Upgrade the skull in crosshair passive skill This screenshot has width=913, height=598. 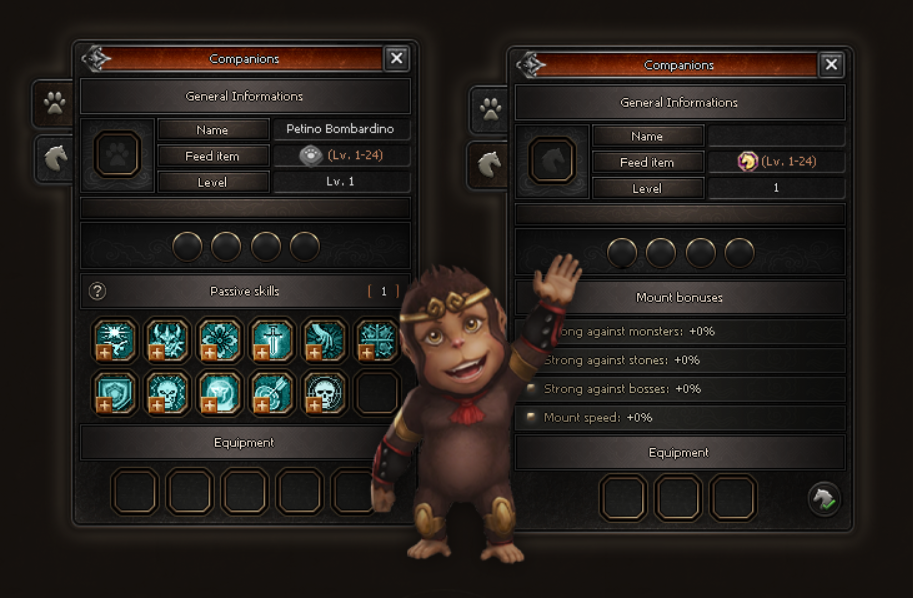[312, 404]
